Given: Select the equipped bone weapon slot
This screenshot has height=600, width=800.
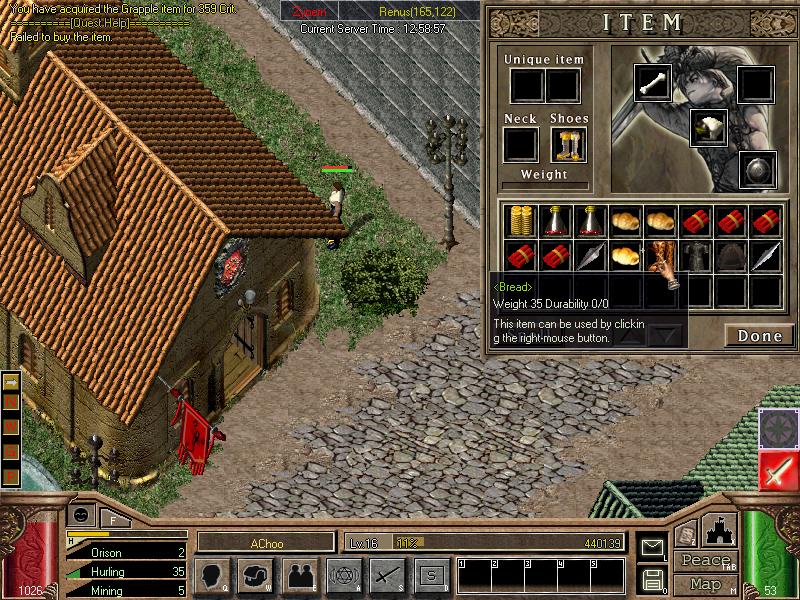Looking at the screenshot, I should coord(652,84).
